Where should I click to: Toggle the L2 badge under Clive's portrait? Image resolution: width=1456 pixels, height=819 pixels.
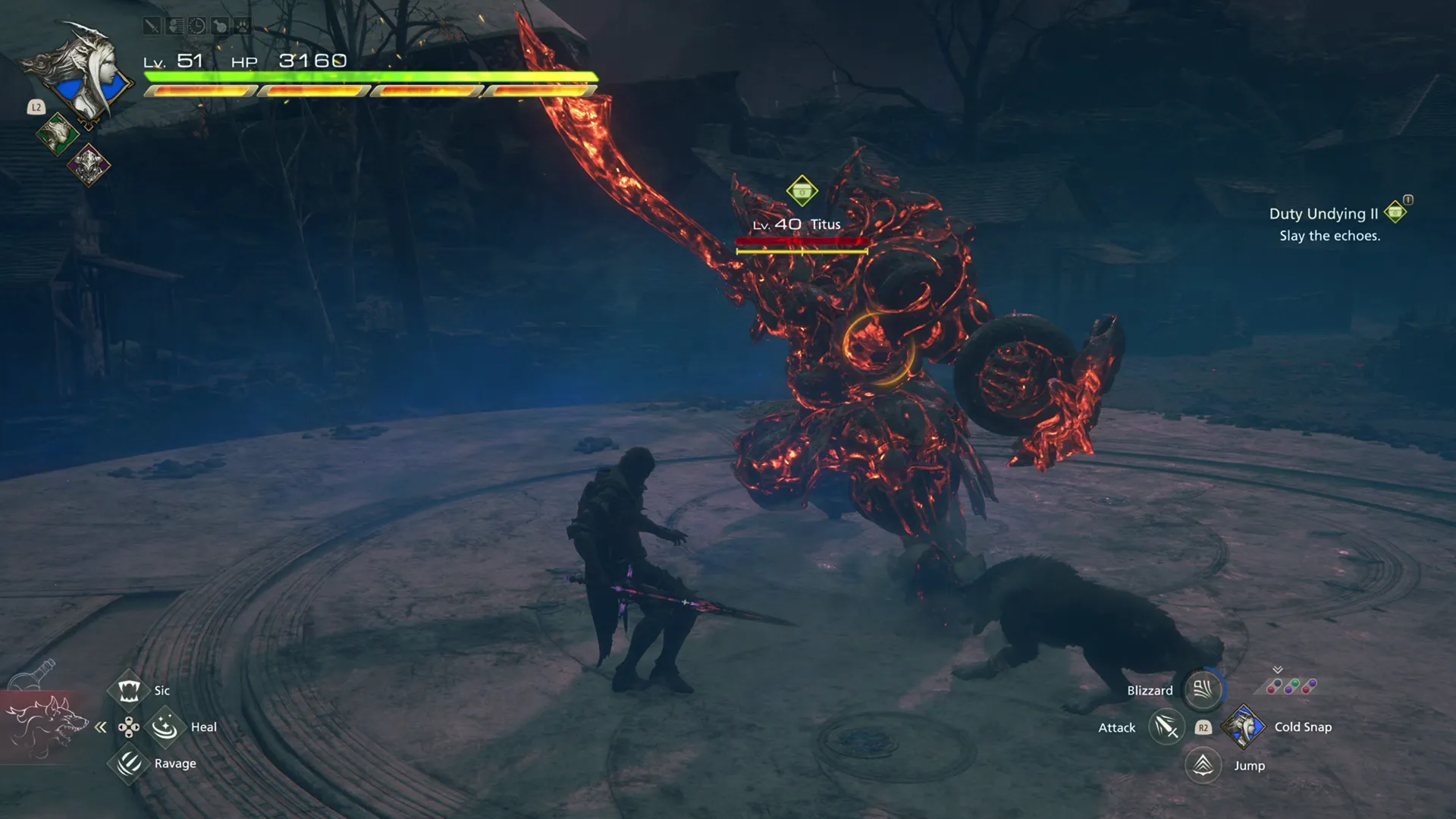click(36, 107)
